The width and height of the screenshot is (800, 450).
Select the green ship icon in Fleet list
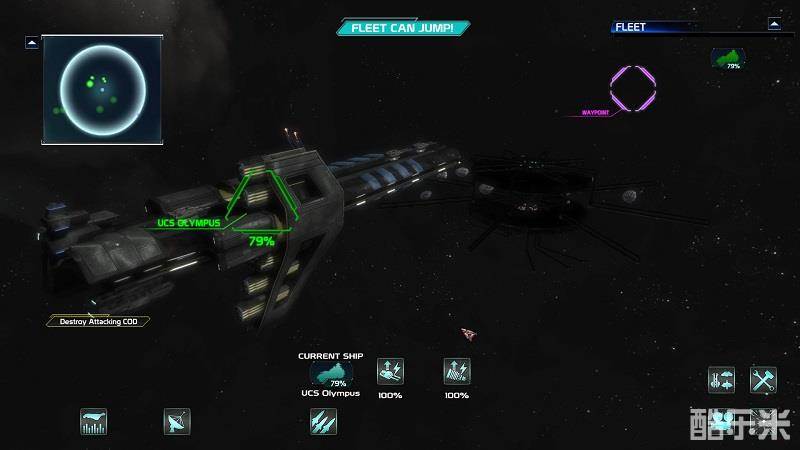[x=727, y=60]
